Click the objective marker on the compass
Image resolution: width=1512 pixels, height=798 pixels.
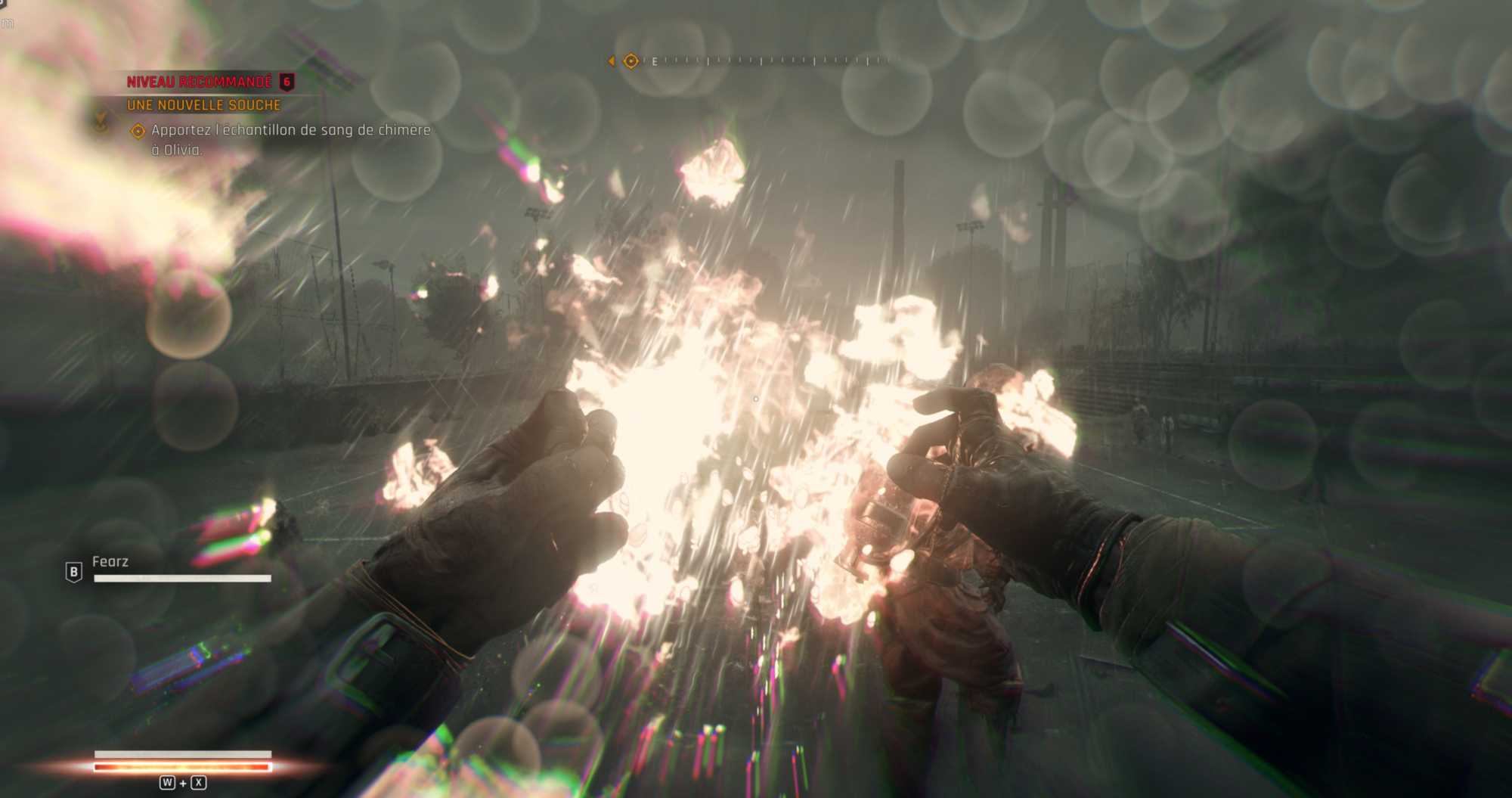[631, 61]
